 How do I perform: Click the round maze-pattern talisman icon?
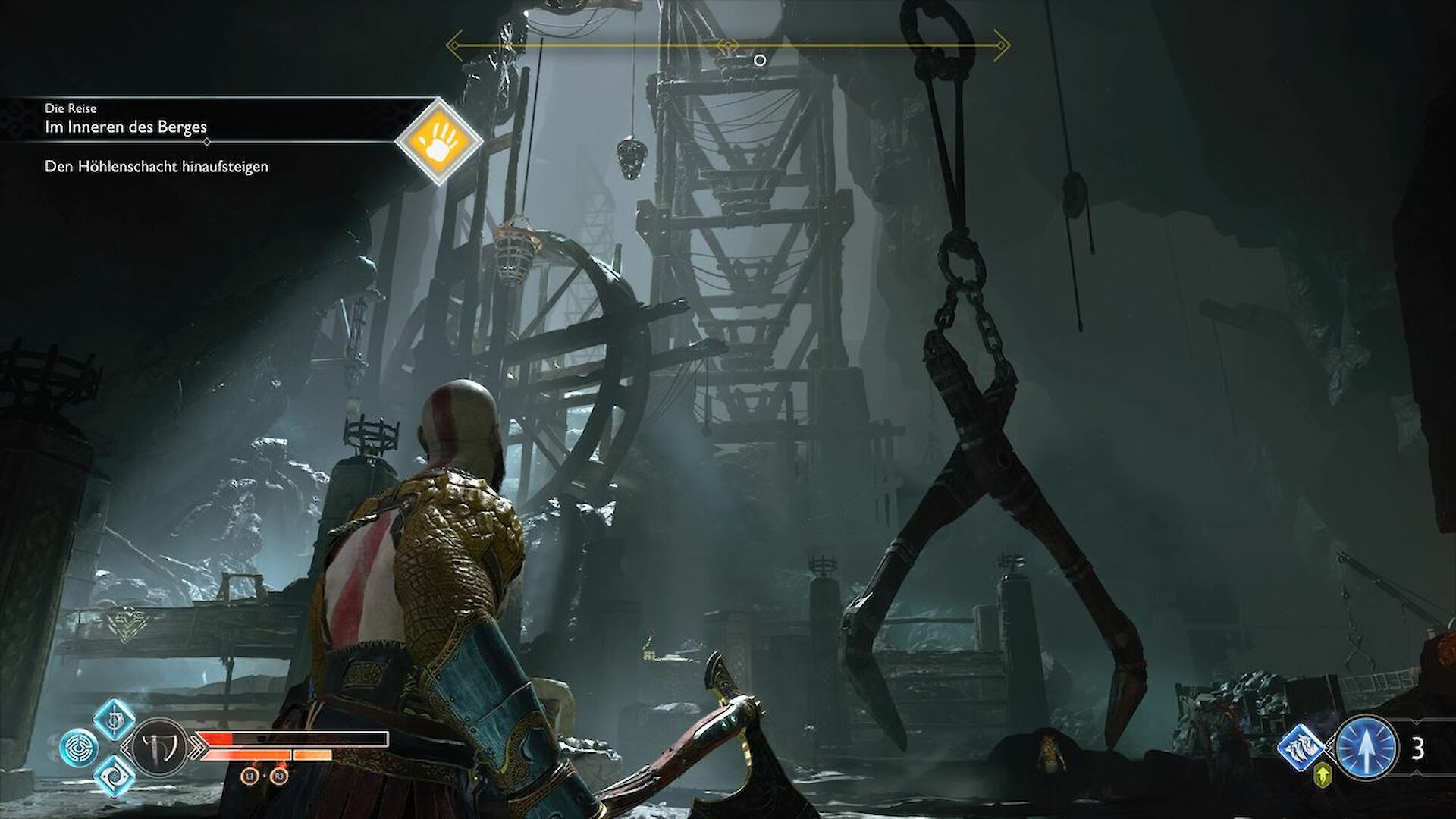pos(78,747)
